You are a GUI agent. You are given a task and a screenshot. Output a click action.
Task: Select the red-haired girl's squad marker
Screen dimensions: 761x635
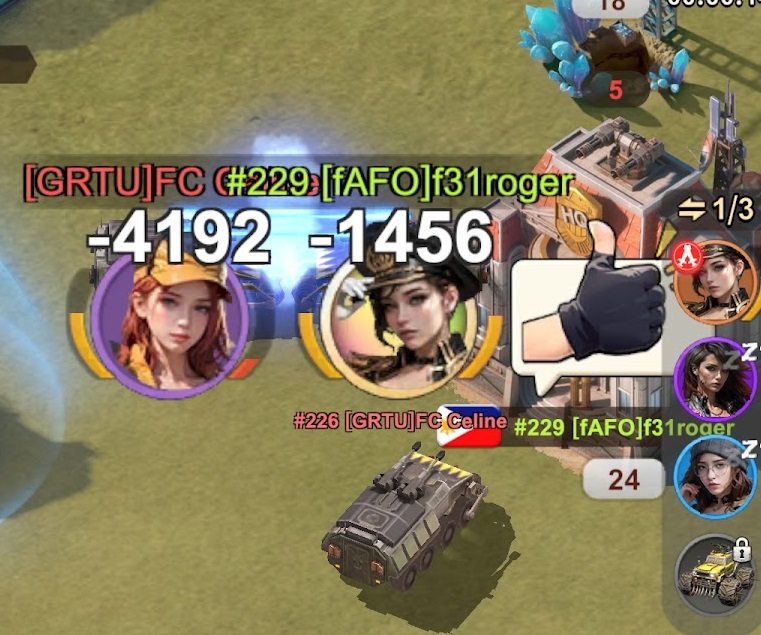170,317
